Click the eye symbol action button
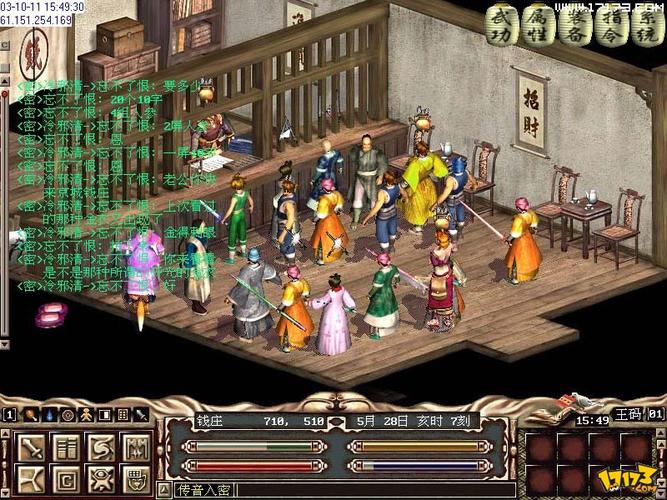Screen dimensions: 667x500 point(100,479)
